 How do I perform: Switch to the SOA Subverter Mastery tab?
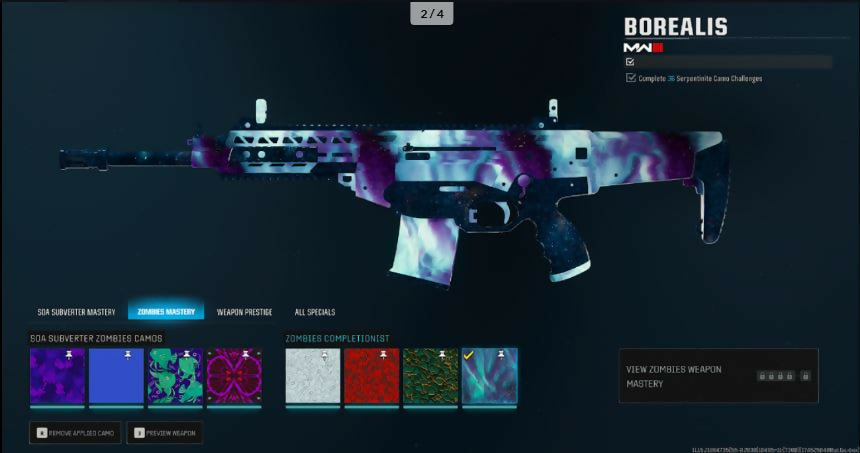tap(76, 312)
